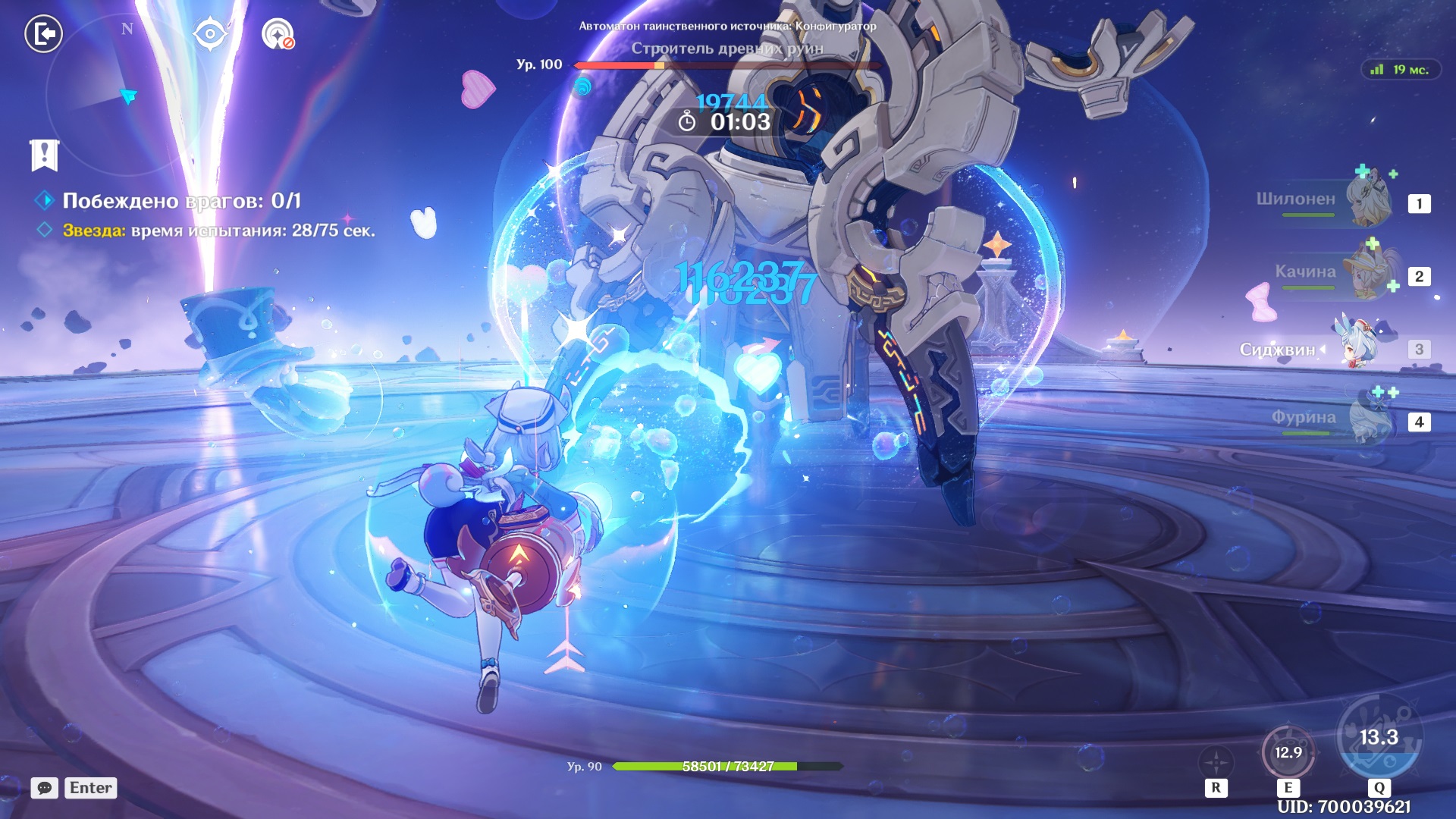Click the aiming mode crosshair icon
The image size is (1456, 819).
[x=1216, y=762]
